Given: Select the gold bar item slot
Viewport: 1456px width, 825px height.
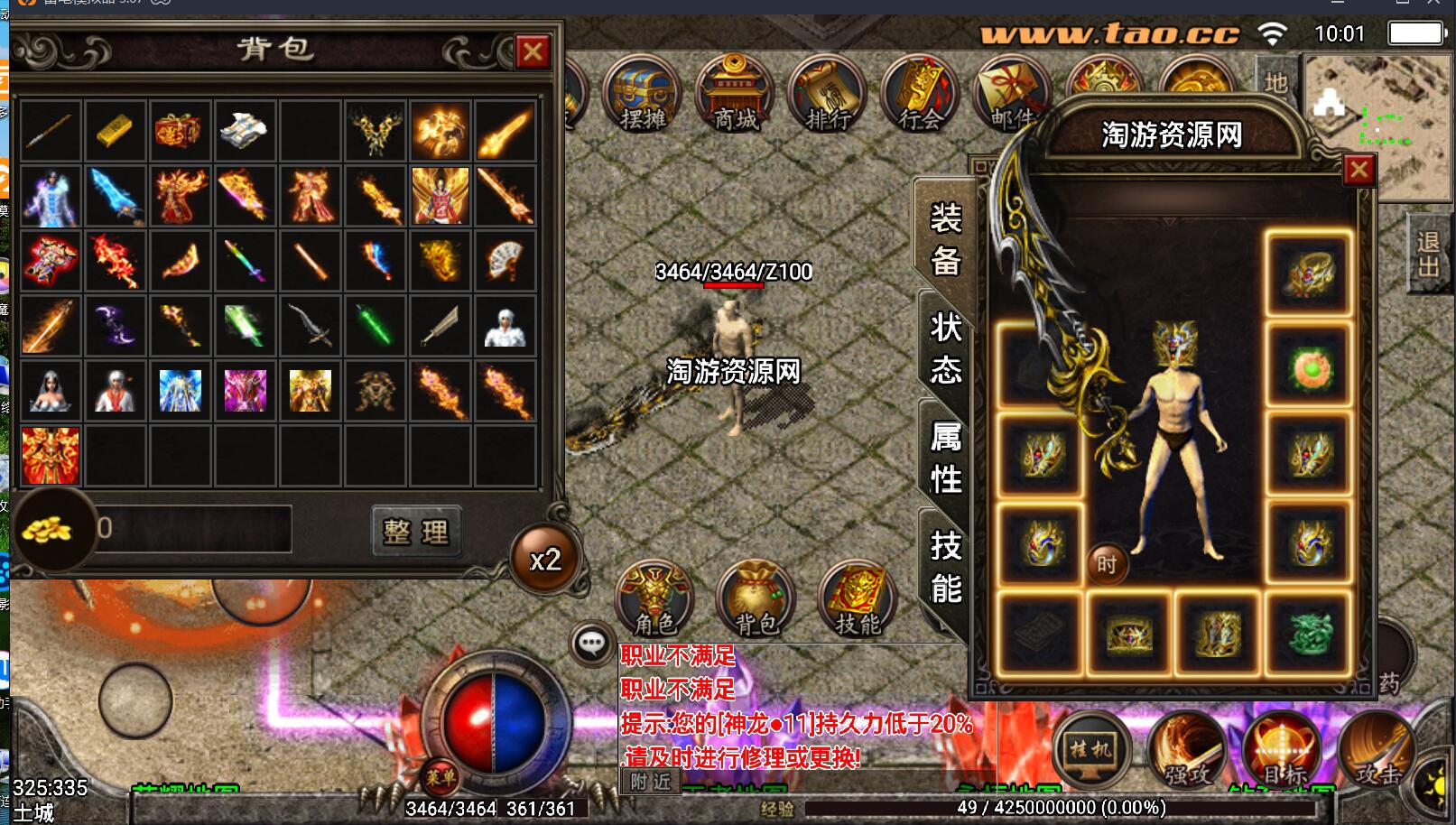Looking at the screenshot, I should [115, 131].
